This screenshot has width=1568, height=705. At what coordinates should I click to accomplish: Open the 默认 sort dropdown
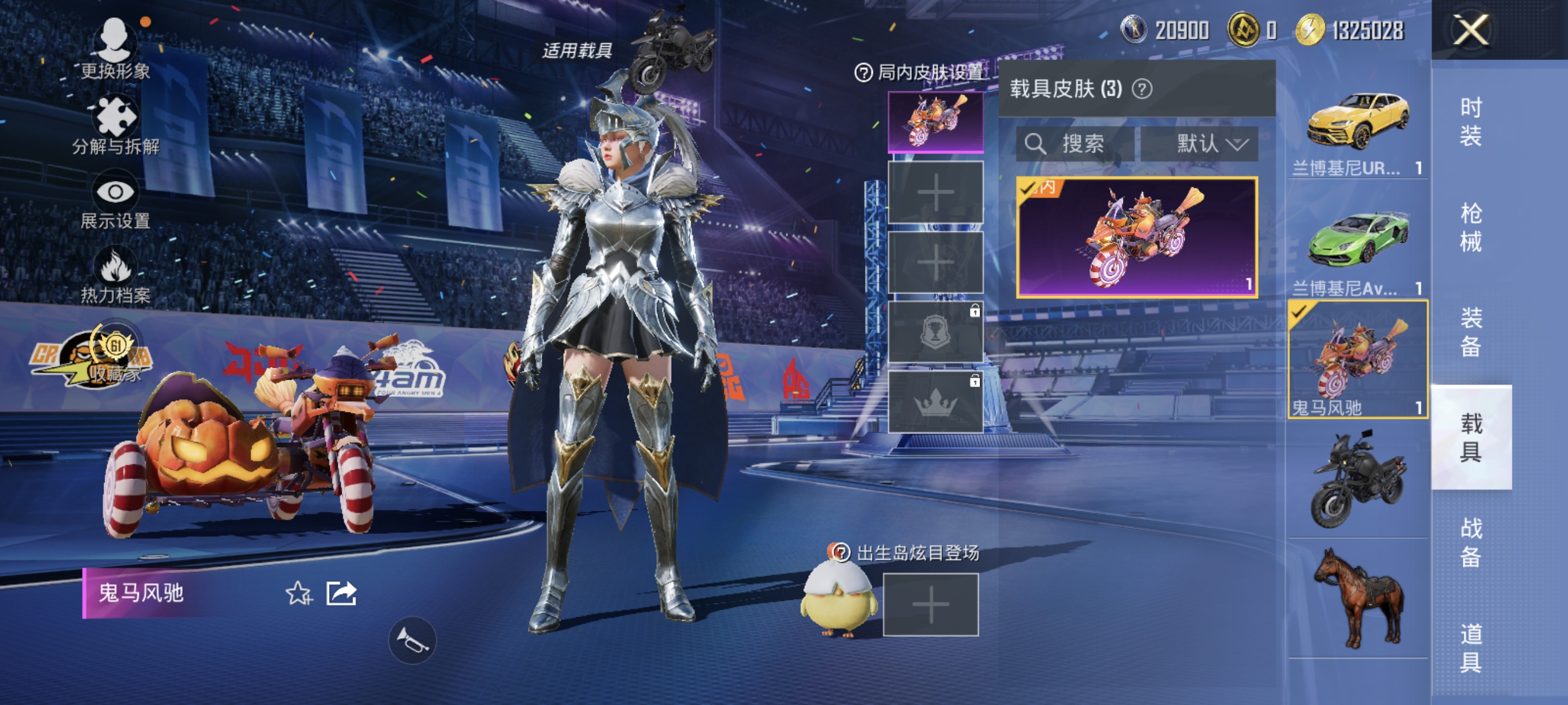pyautogui.click(x=1199, y=144)
